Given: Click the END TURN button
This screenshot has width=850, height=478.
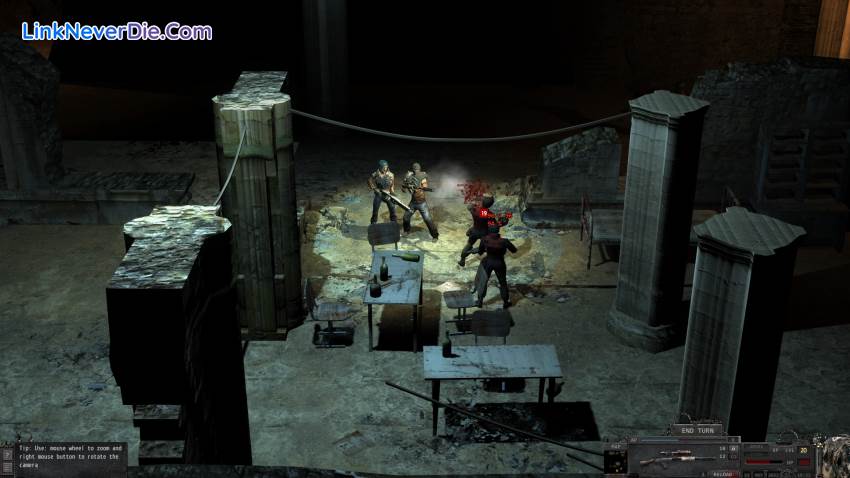Looking at the screenshot, I should (695, 430).
